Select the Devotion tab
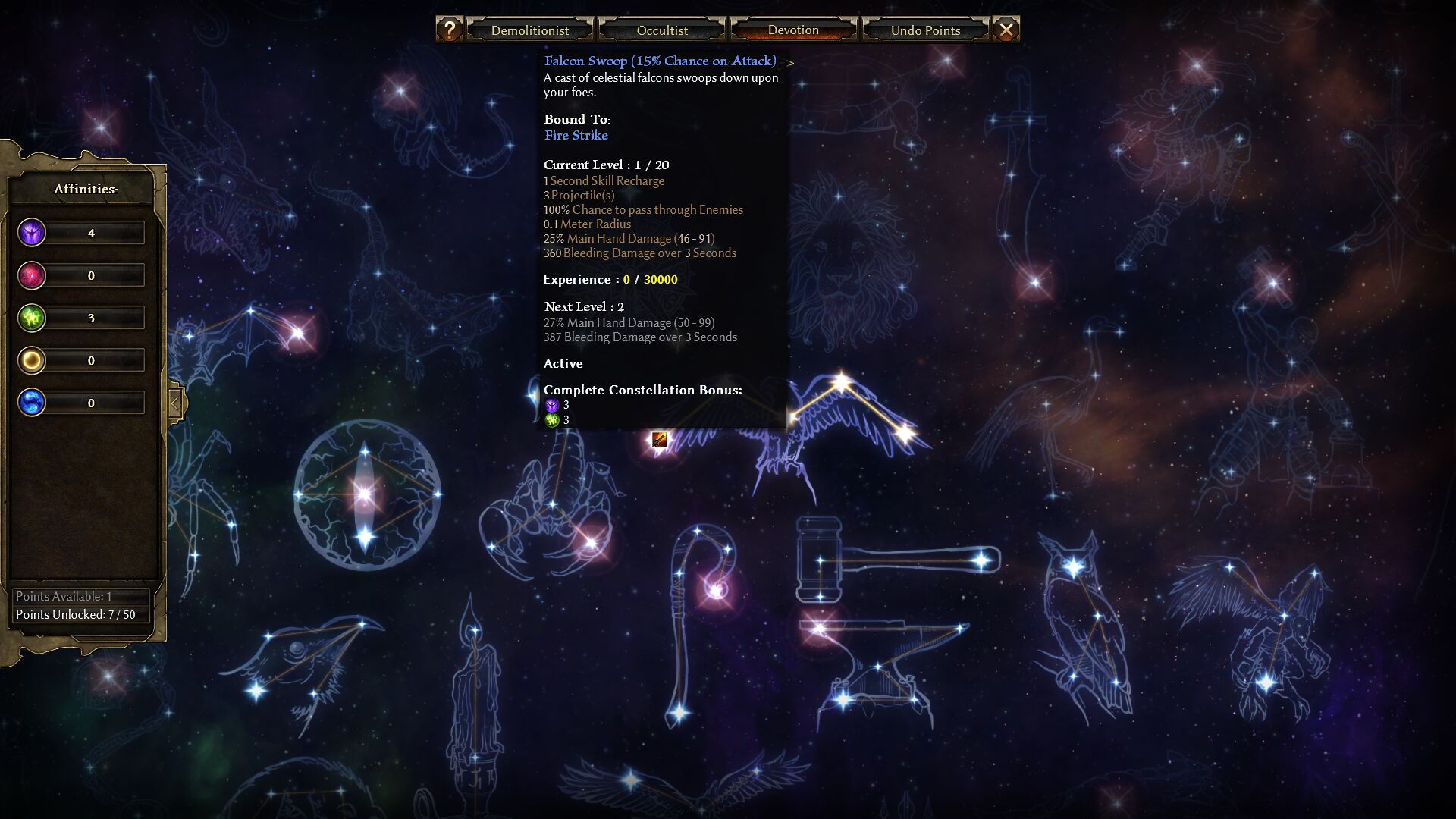Viewport: 1456px width, 819px height. click(793, 30)
